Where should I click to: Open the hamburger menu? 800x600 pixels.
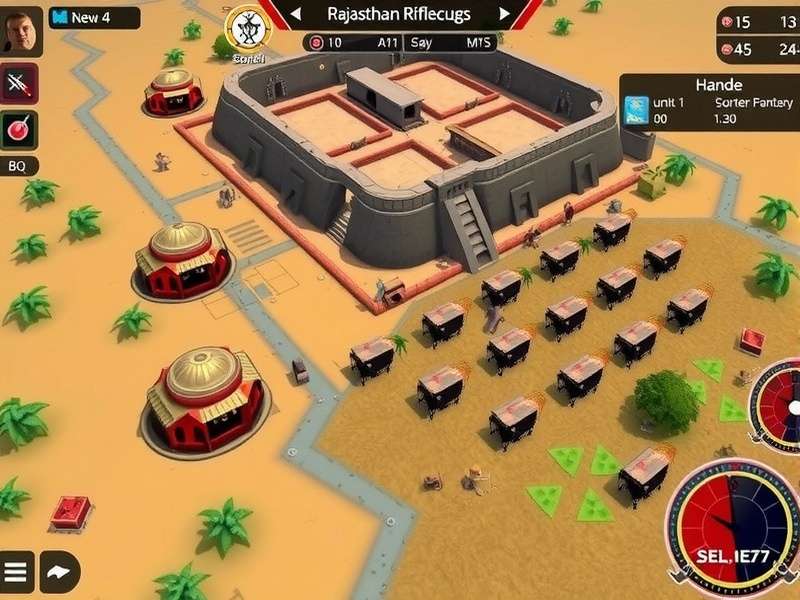point(17,572)
